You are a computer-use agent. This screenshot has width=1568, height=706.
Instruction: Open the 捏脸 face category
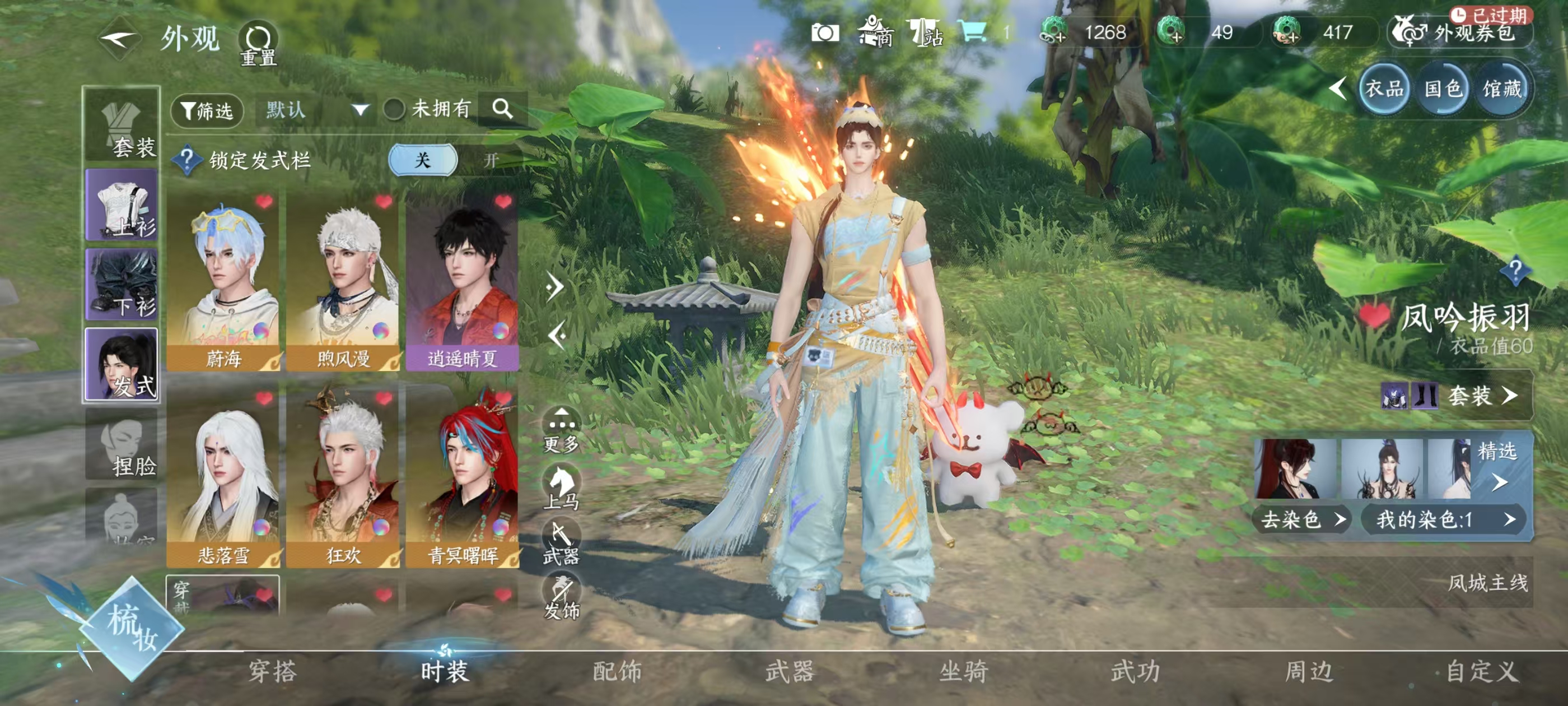pyautogui.click(x=122, y=444)
